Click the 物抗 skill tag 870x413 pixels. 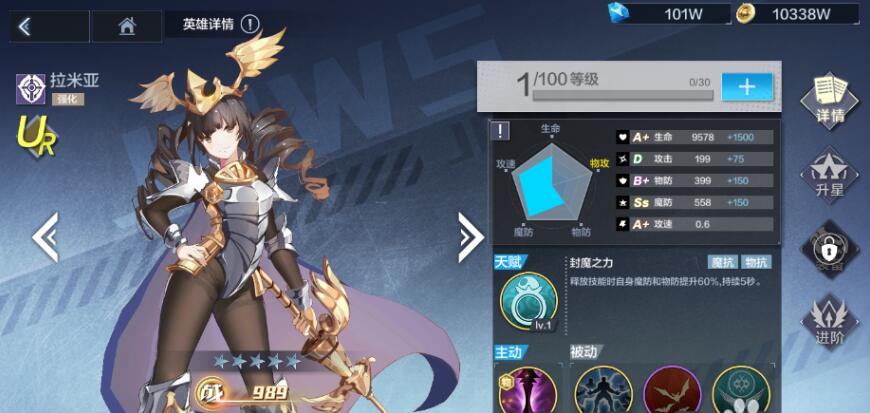tap(757, 262)
